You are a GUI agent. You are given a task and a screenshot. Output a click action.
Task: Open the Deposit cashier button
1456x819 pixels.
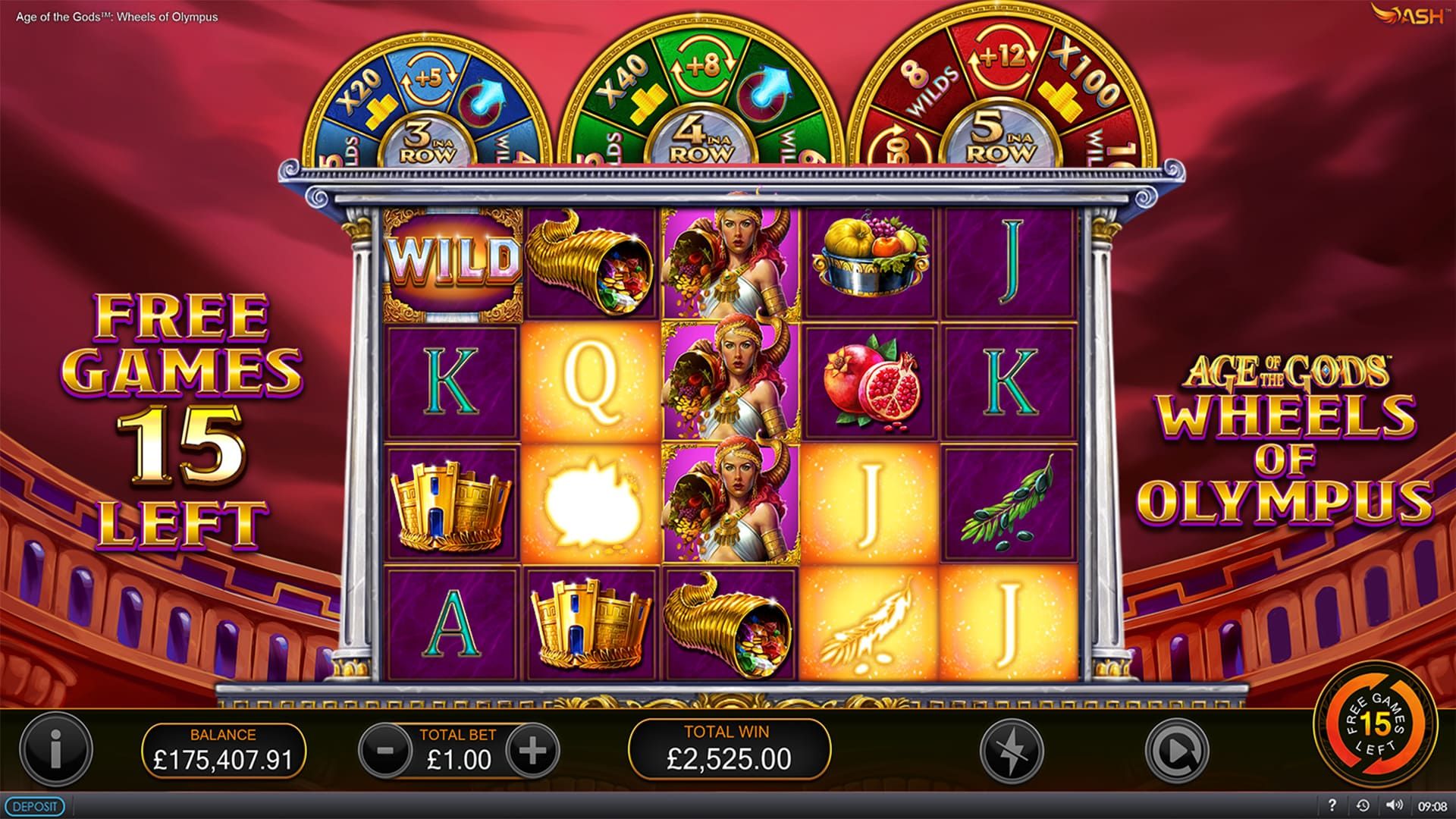[33, 806]
